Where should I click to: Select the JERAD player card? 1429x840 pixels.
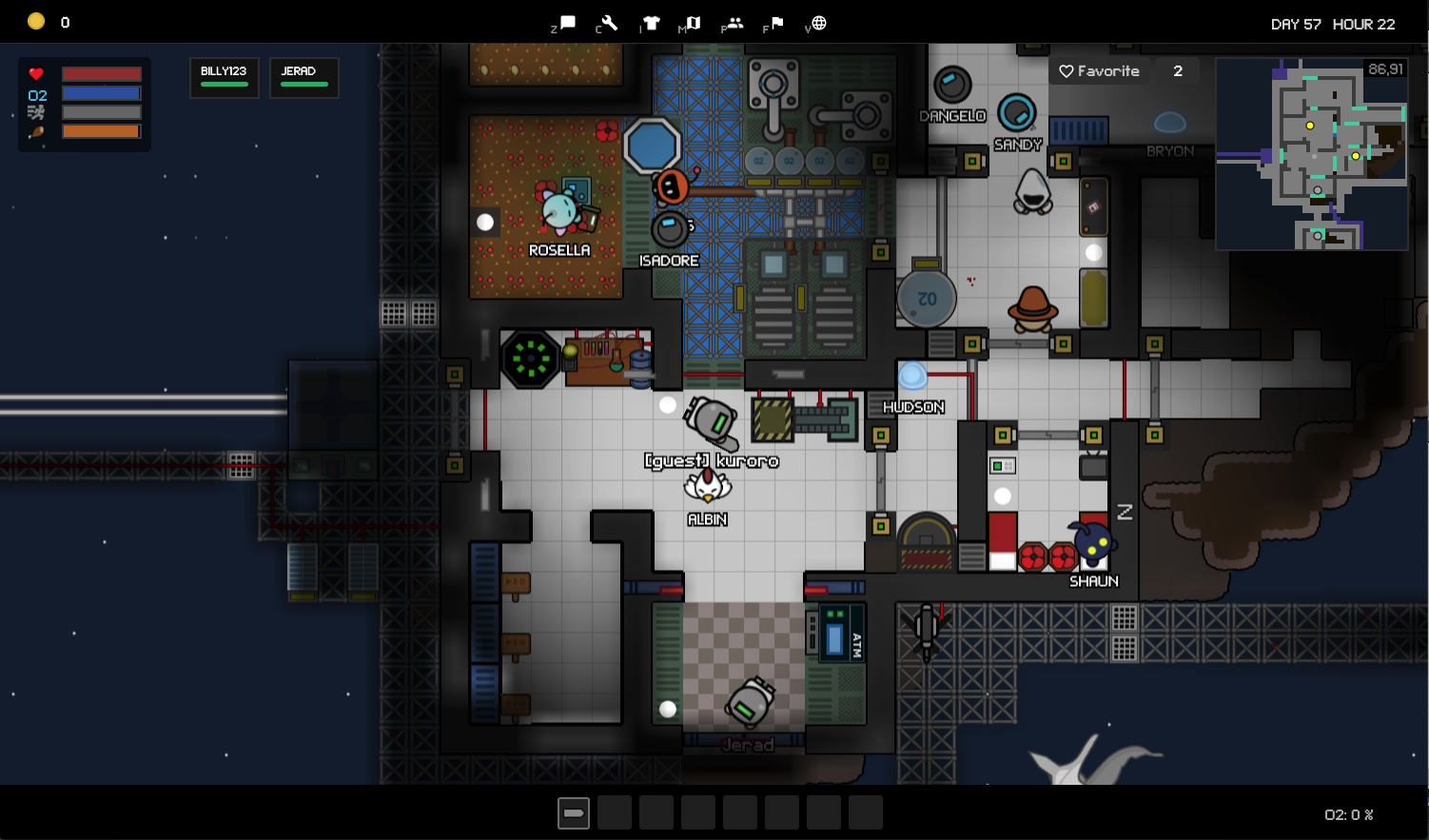[303, 77]
